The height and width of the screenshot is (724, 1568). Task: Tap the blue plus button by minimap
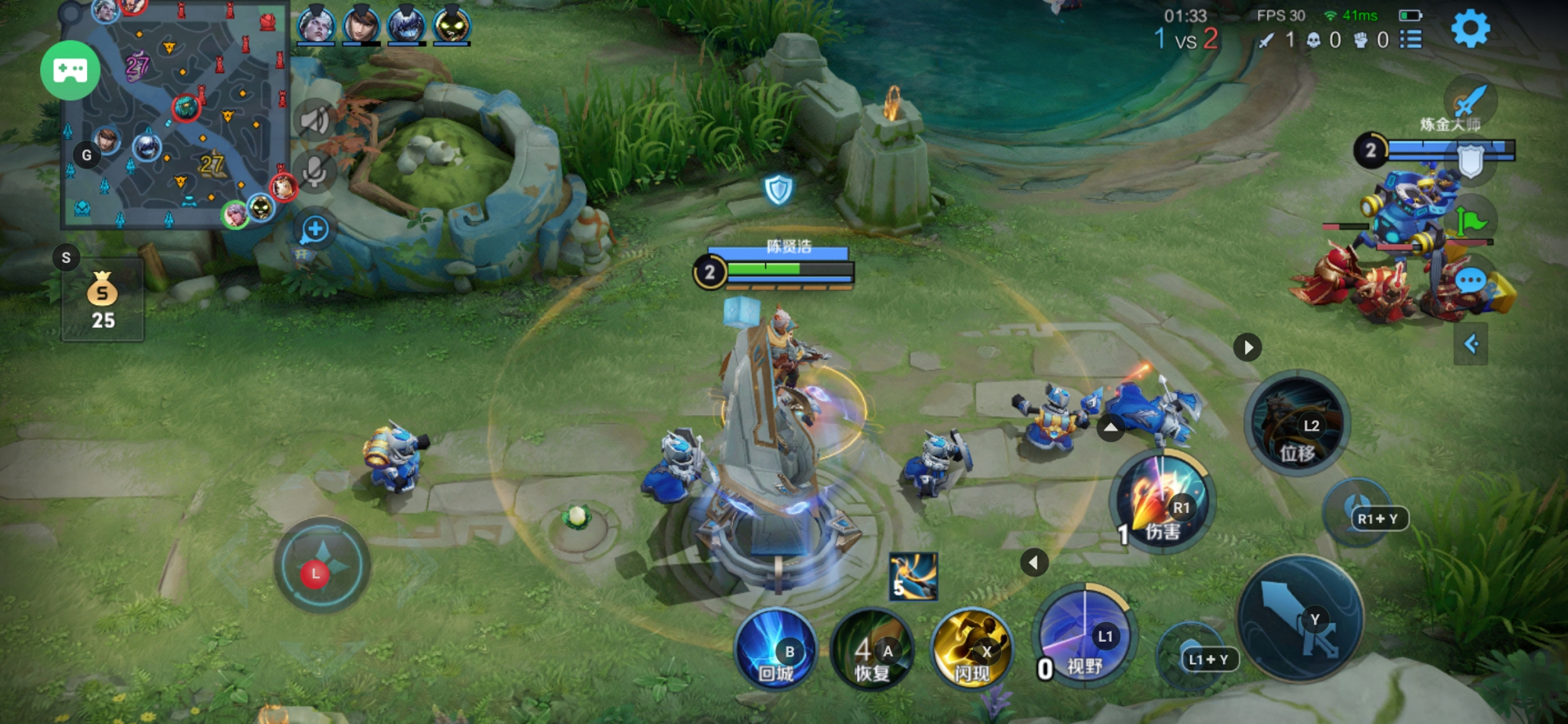pyautogui.click(x=315, y=229)
